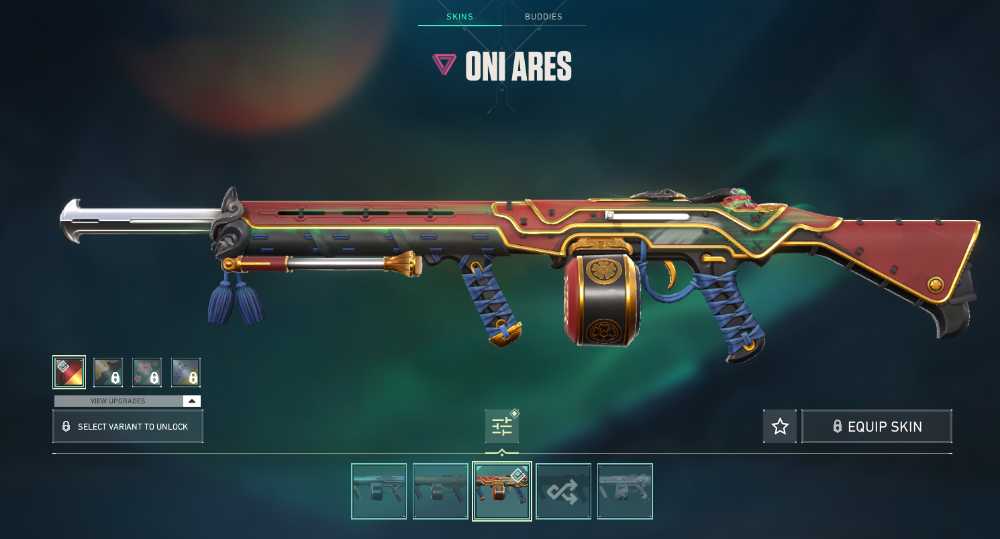This screenshot has width=1000, height=539.
Task: Pick the grey Ares skin after shuffle tile
Action: [625, 491]
